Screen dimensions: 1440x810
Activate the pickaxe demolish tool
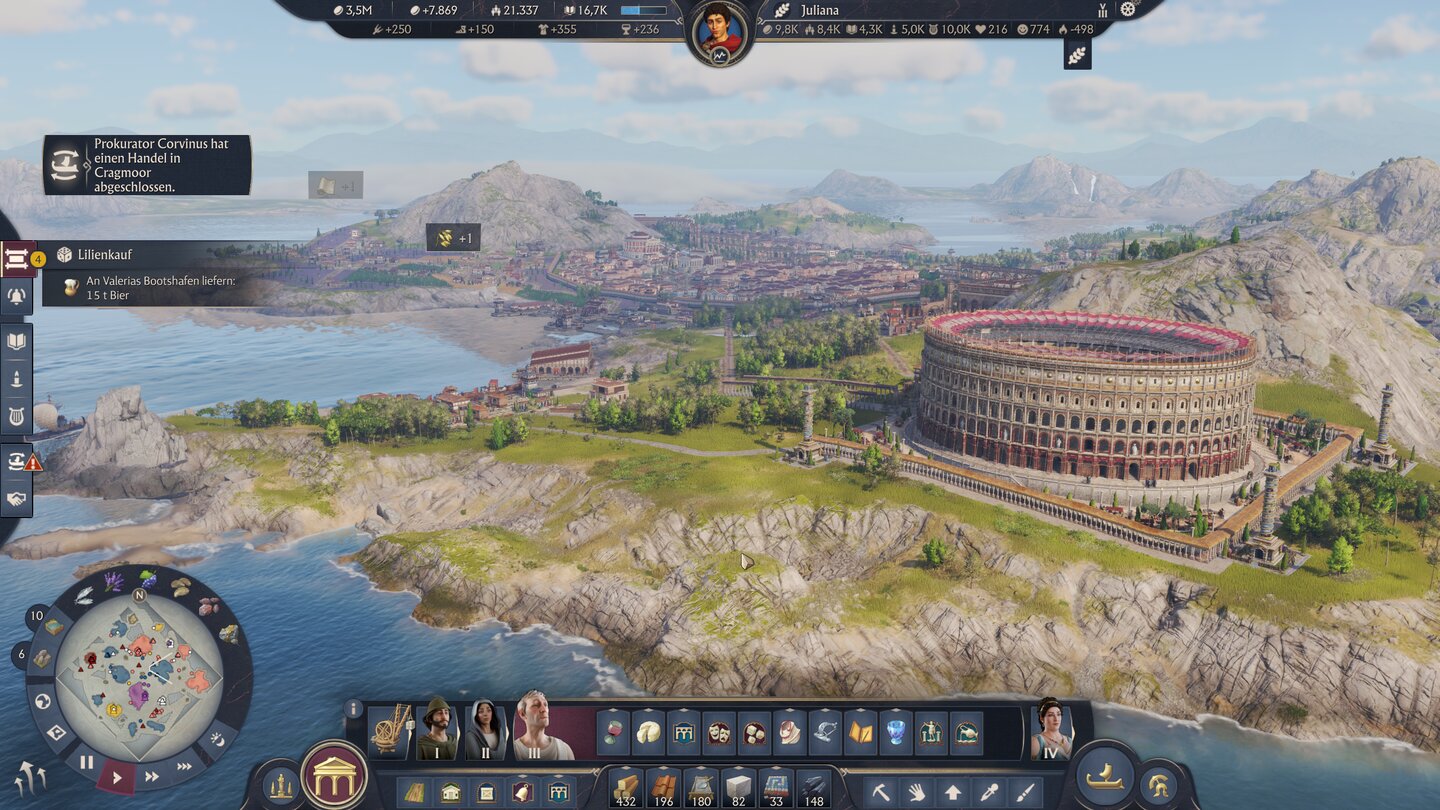(881, 792)
